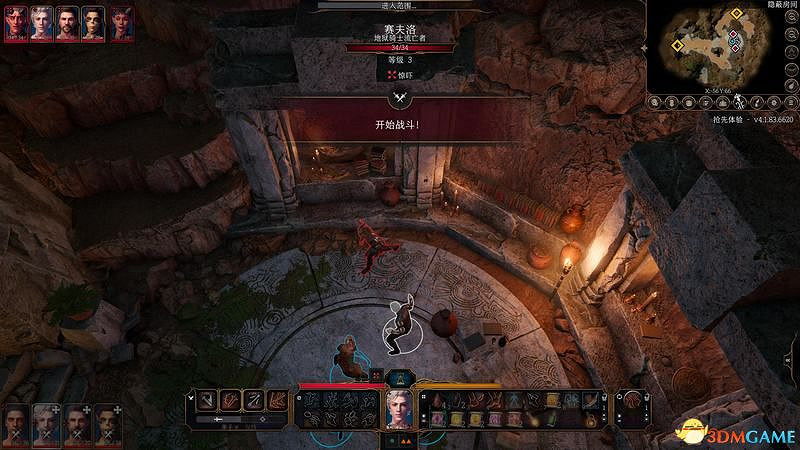Open the leftmost icon in the minimap menu row
800x450 pixels.
click(654, 101)
